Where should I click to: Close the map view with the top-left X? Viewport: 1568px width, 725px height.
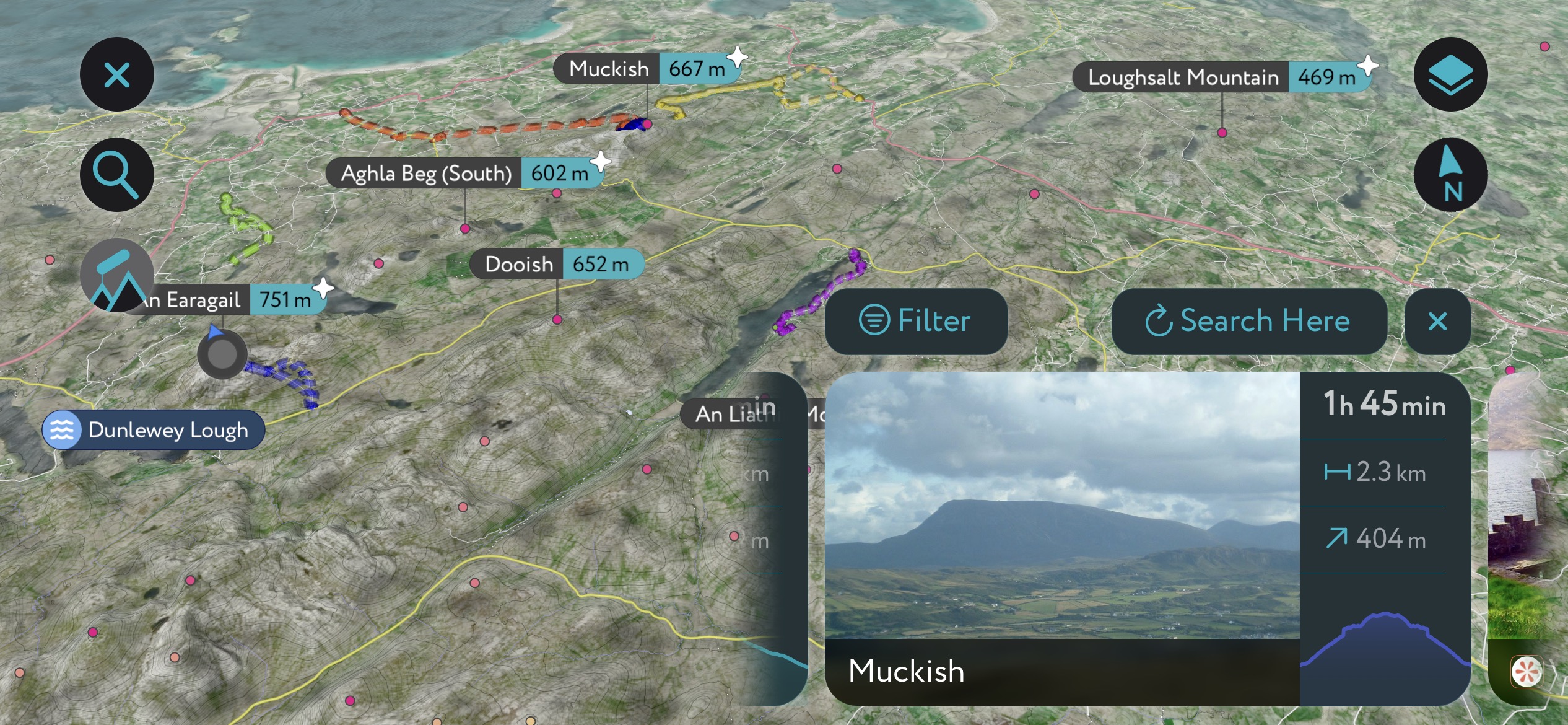(x=117, y=75)
